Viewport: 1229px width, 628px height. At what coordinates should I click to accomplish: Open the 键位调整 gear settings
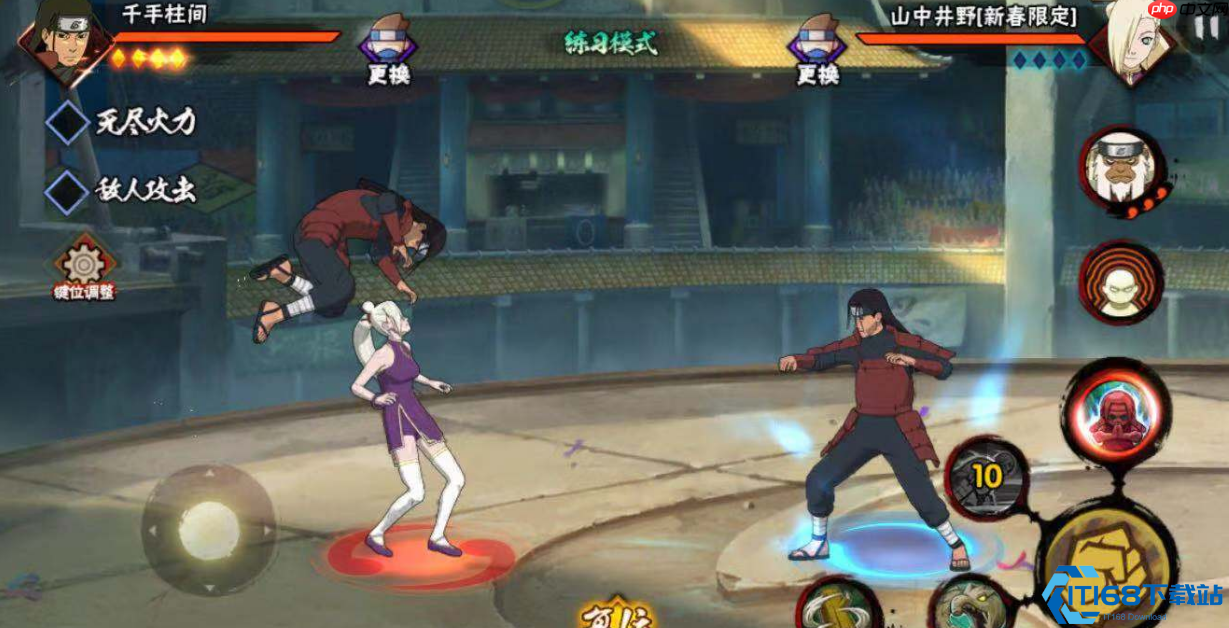click(x=85, y=264)
